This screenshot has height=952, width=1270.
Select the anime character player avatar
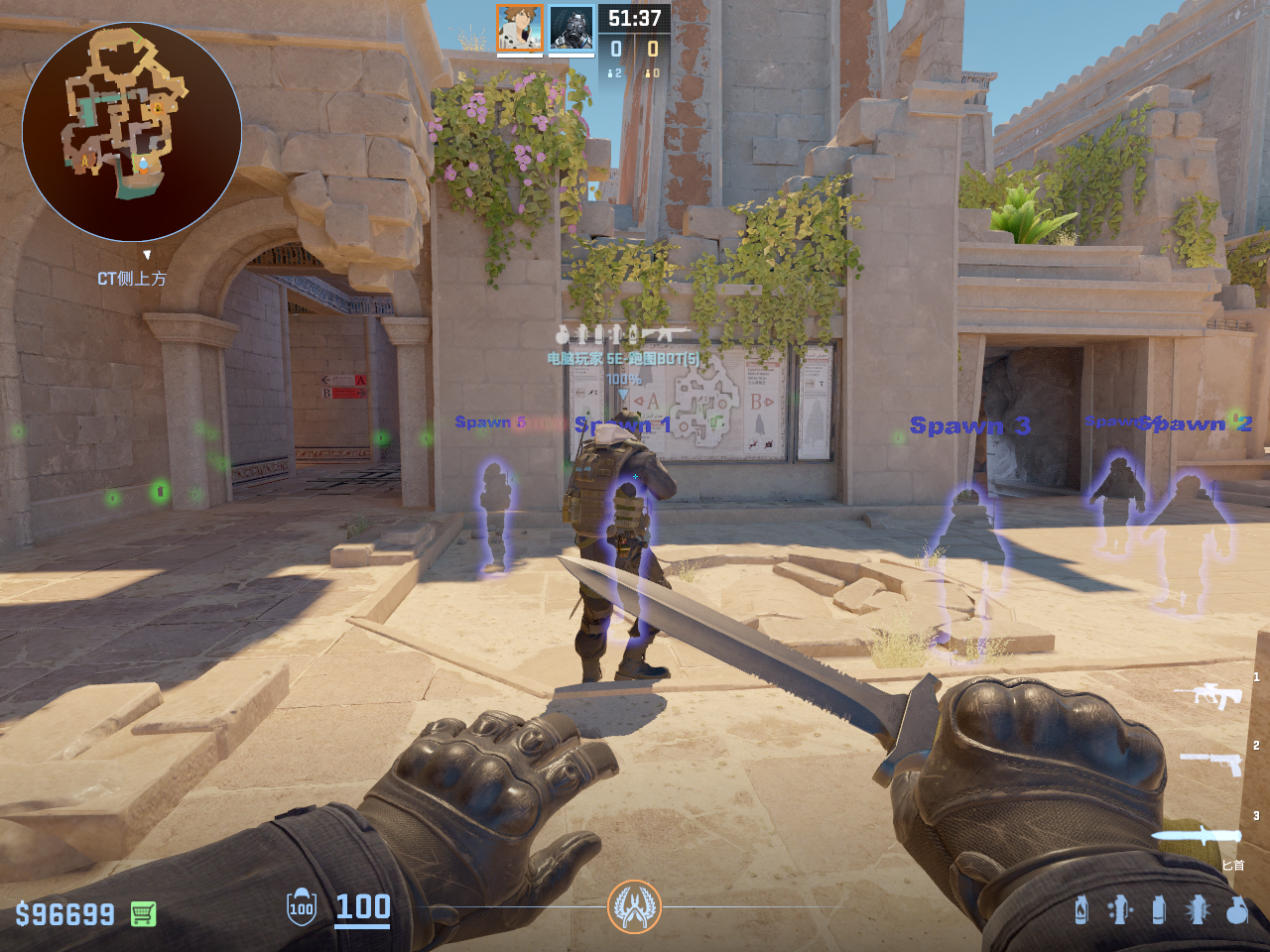click(x=519, y=29)
